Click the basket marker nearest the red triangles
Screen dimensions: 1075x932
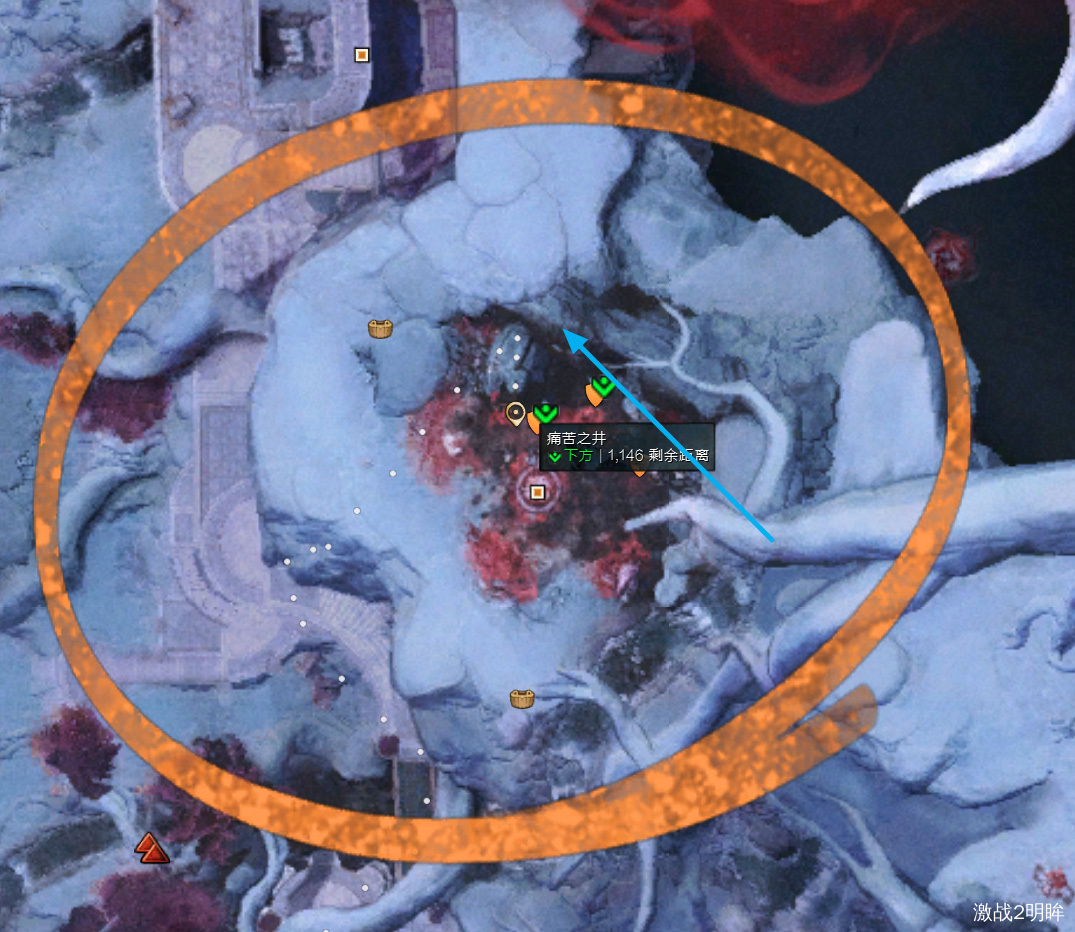click(521, 698)
